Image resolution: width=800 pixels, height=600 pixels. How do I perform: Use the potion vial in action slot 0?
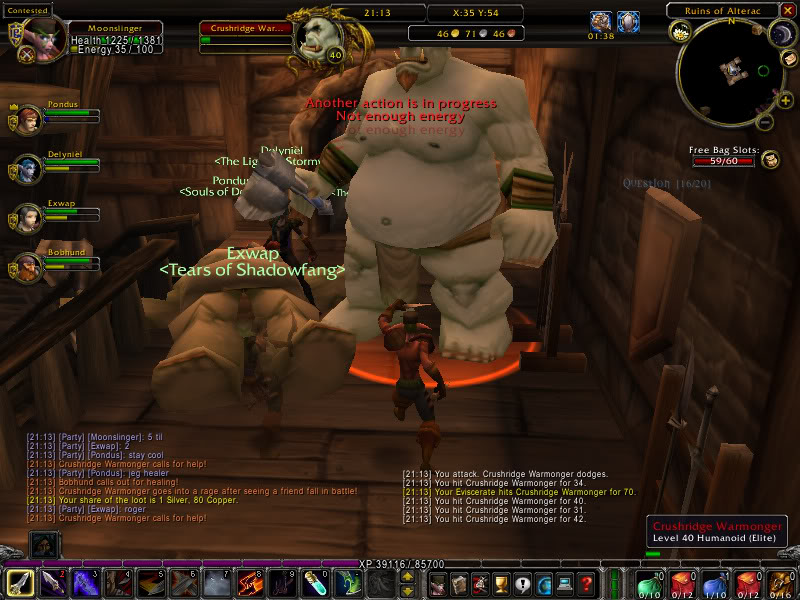coord(311,583)
